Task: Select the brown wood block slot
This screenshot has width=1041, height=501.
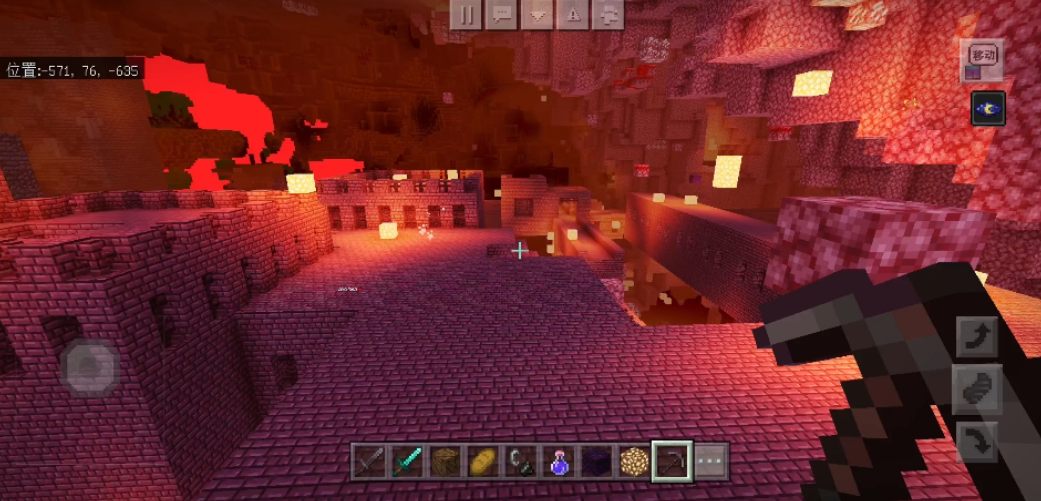Action: point(446,461)
